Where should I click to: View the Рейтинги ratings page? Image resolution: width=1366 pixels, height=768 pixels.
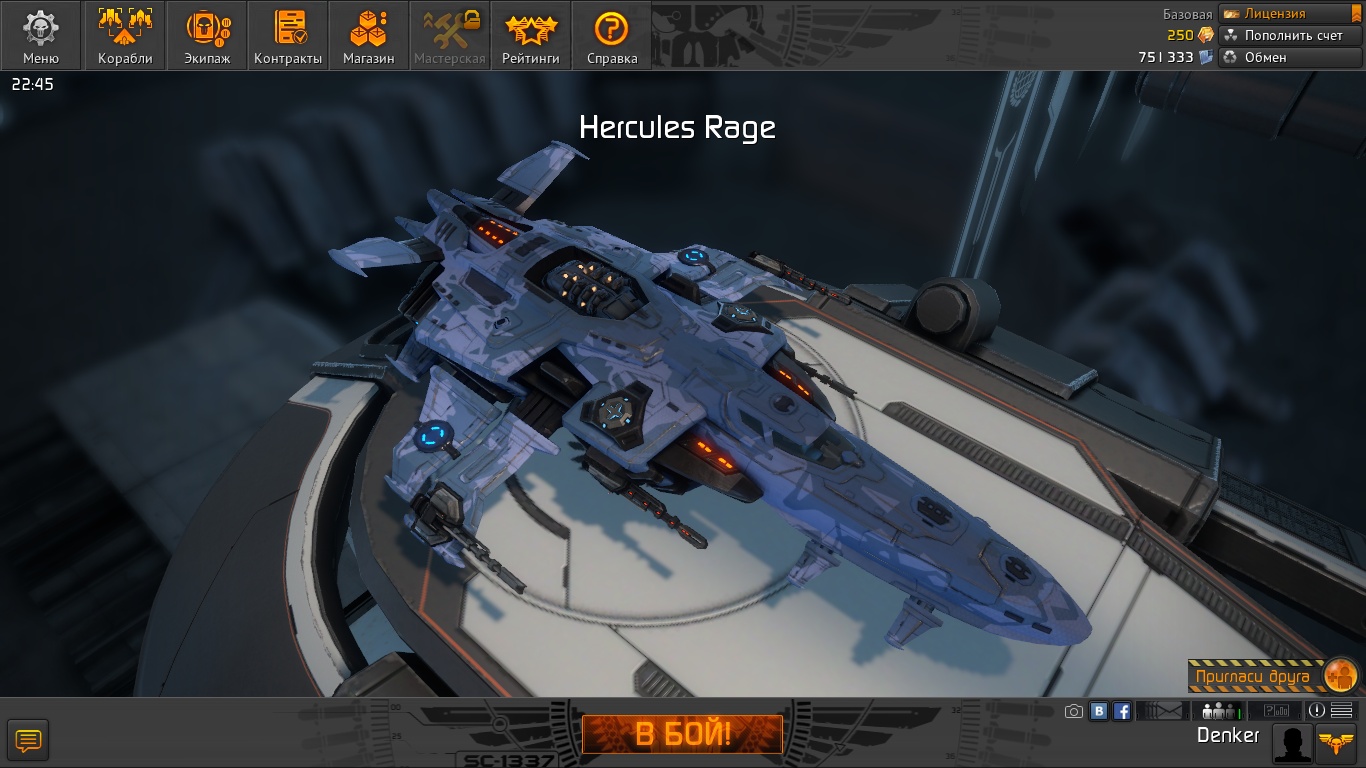(531, 36)
